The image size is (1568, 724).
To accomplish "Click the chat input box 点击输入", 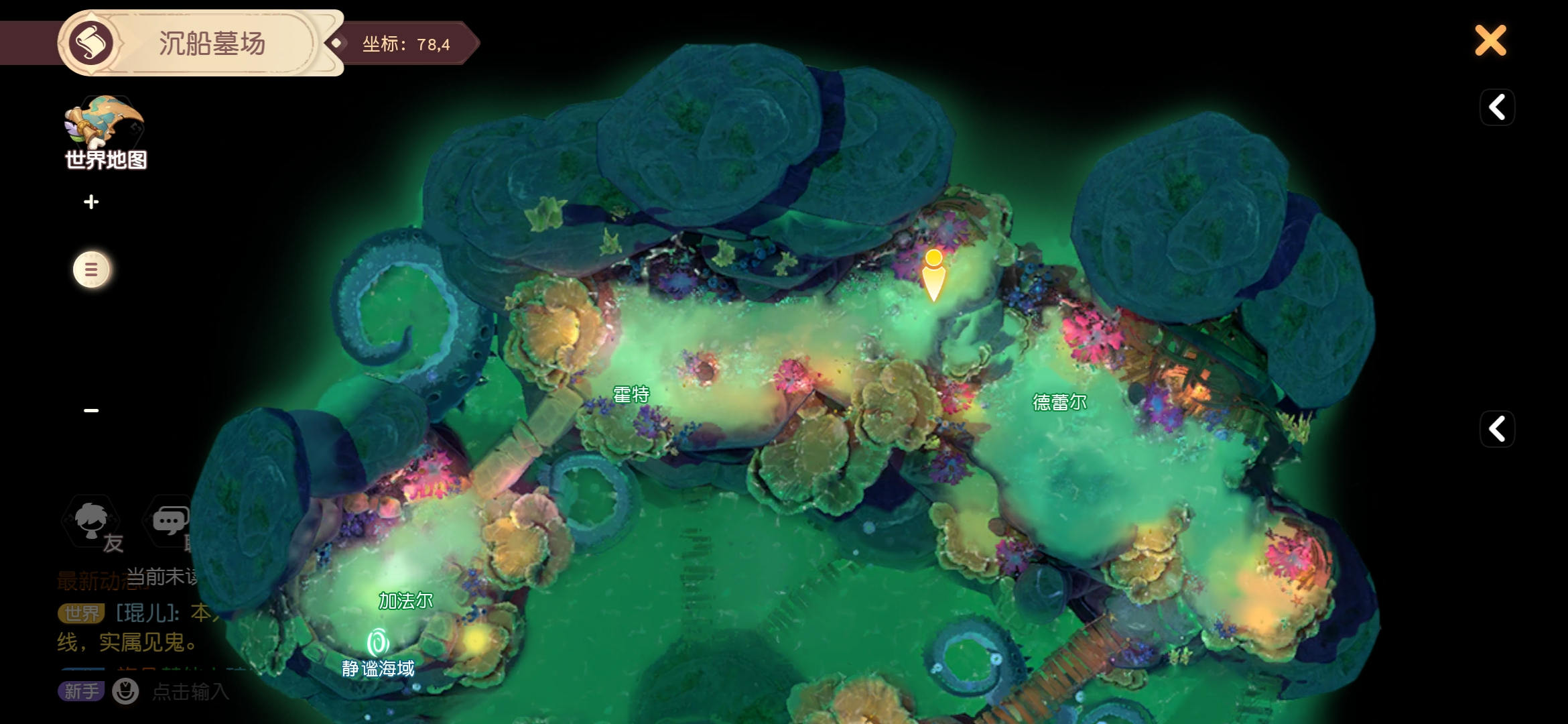I will point(191,691).
